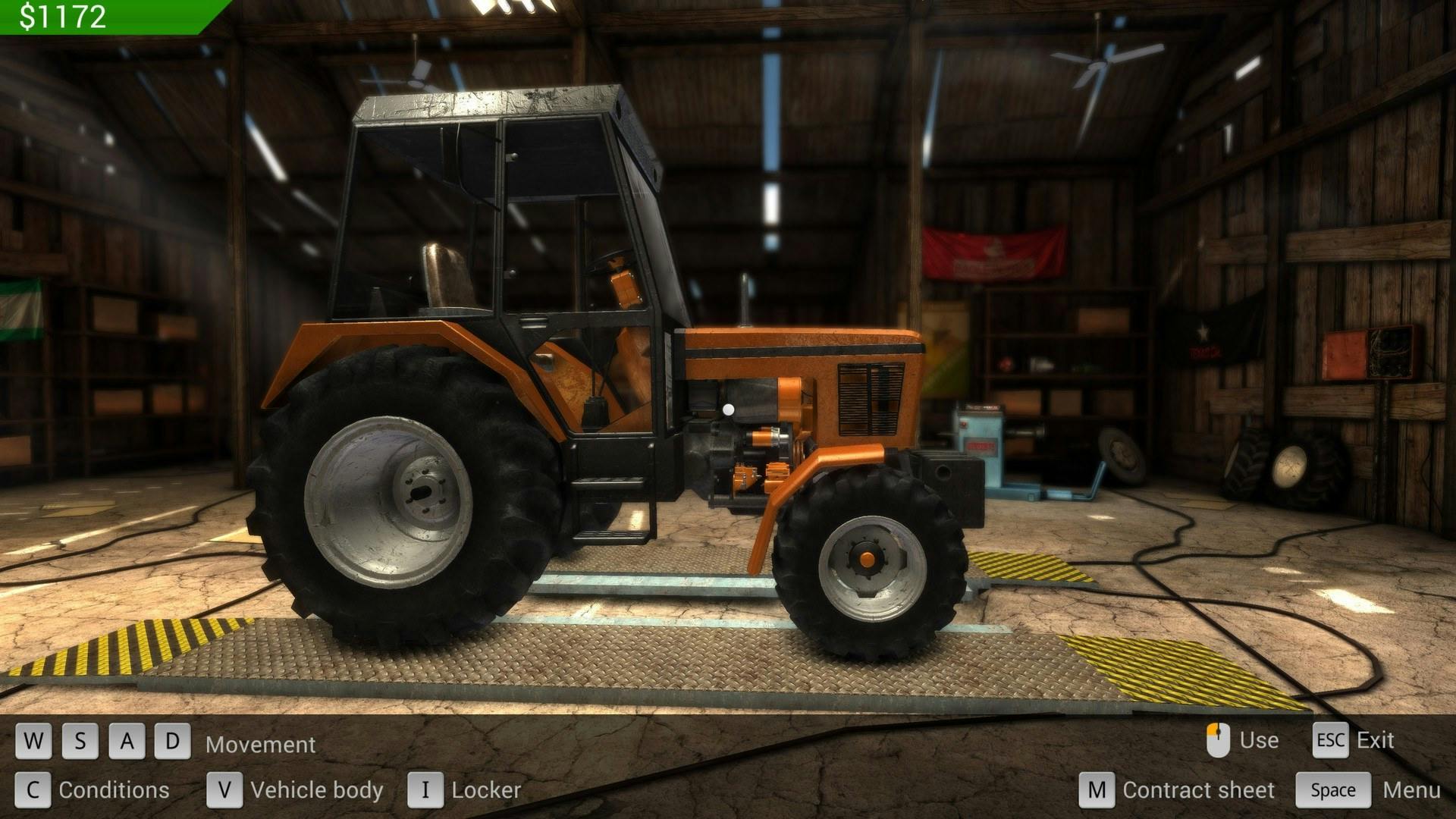This screenshot has height=819, width=1456.
Task: Open the Conditions label text
Action: [x=114, y=790]
